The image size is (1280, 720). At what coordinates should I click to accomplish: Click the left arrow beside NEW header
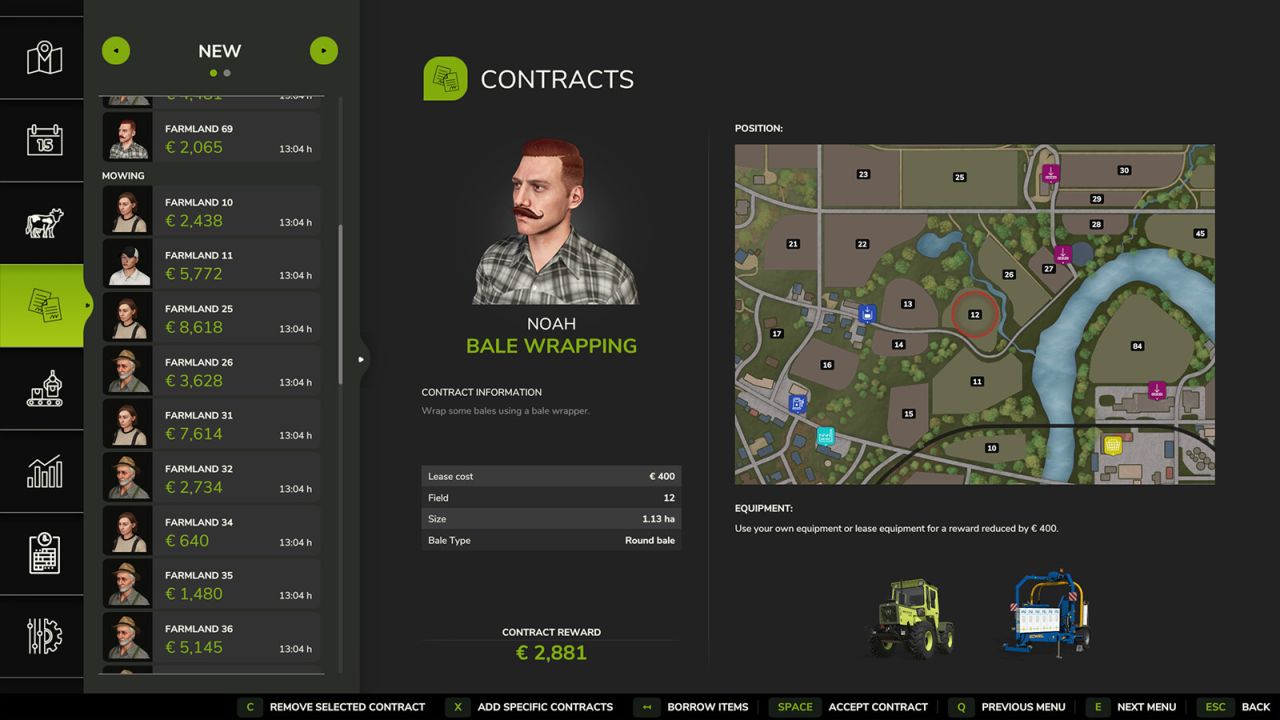[x=116, y=50]
